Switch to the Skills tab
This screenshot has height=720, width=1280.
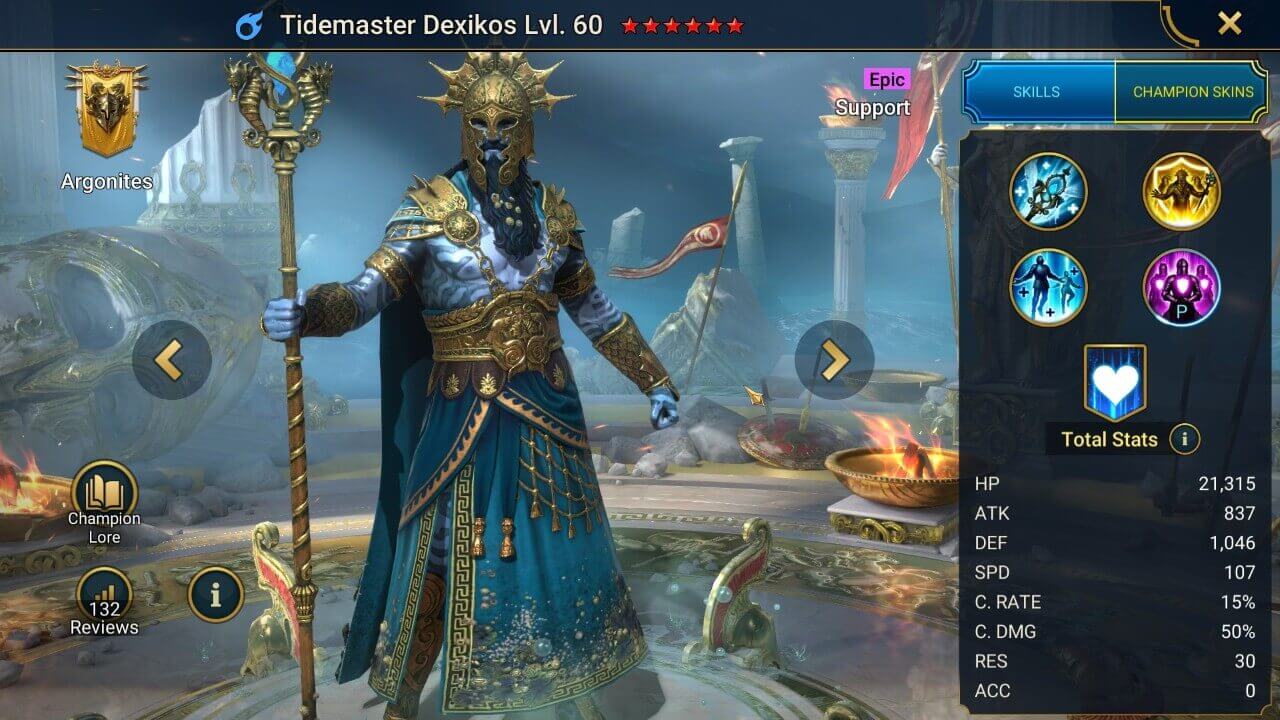click(1035, 91)
